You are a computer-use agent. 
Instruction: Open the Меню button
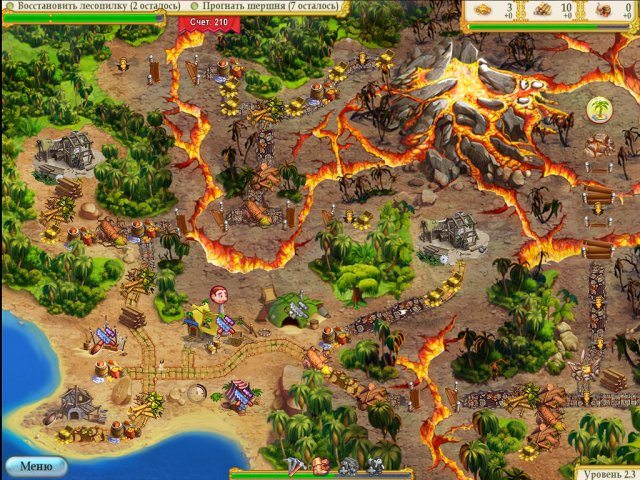point(36,466)
